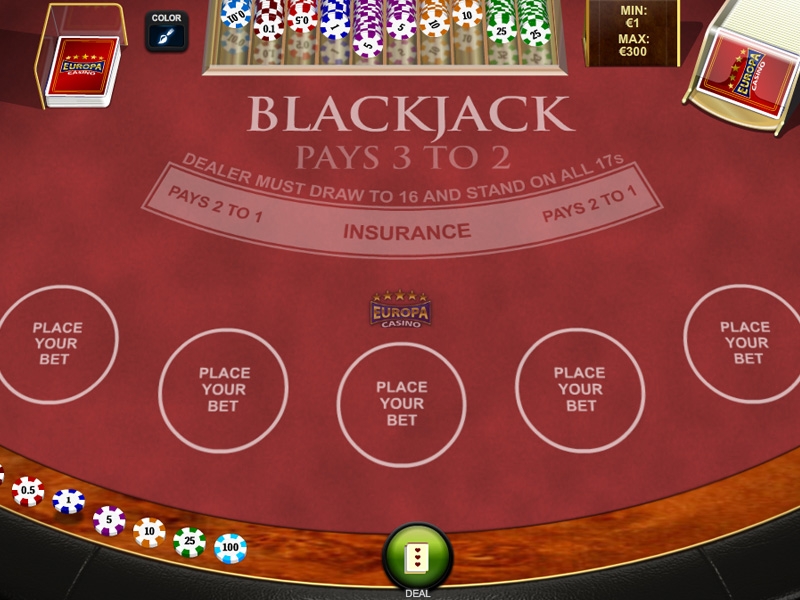
Task: Place a bet on the rightmost betting circle
Action: 745,342
